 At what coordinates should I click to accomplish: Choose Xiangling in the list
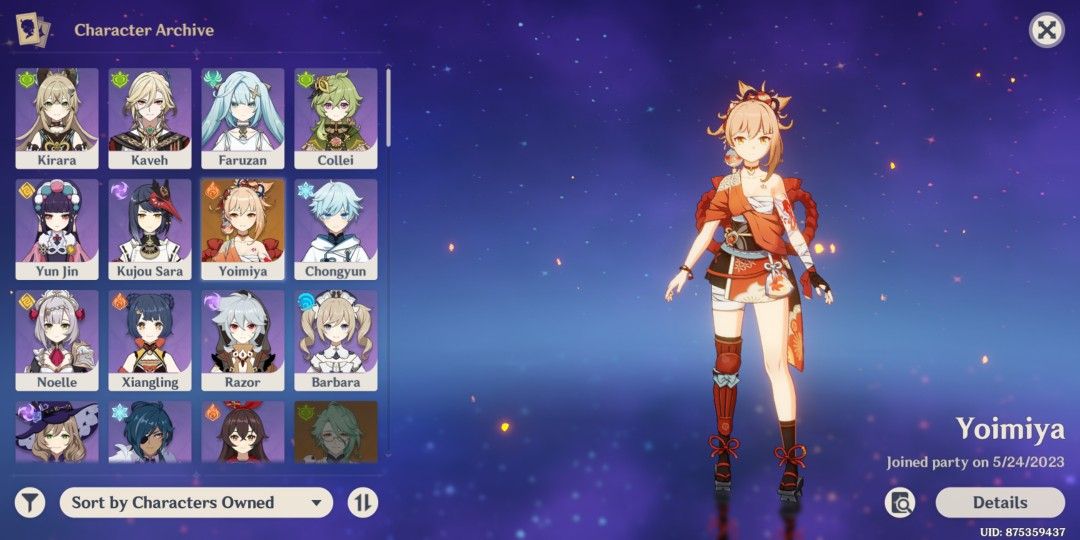[x=149, y=340]
